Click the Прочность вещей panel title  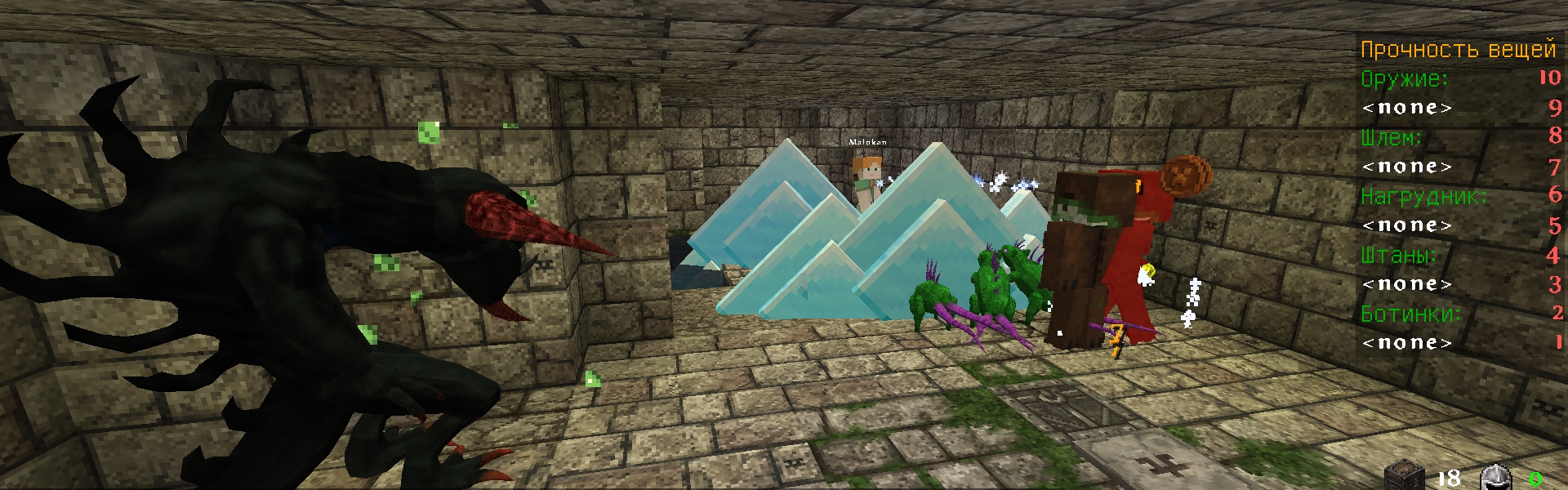pyautogui.click(x=1458, y=50)
